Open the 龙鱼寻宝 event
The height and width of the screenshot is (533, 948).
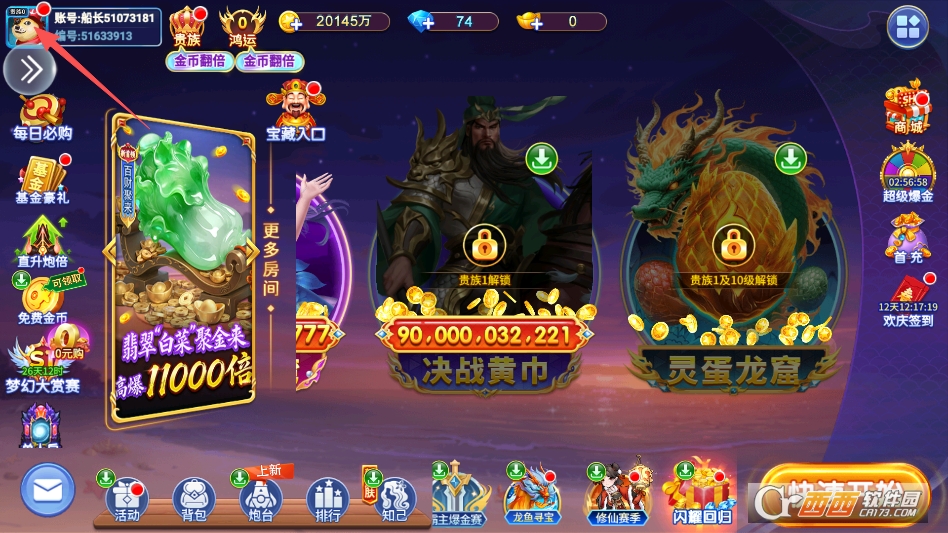coord(532,493)
